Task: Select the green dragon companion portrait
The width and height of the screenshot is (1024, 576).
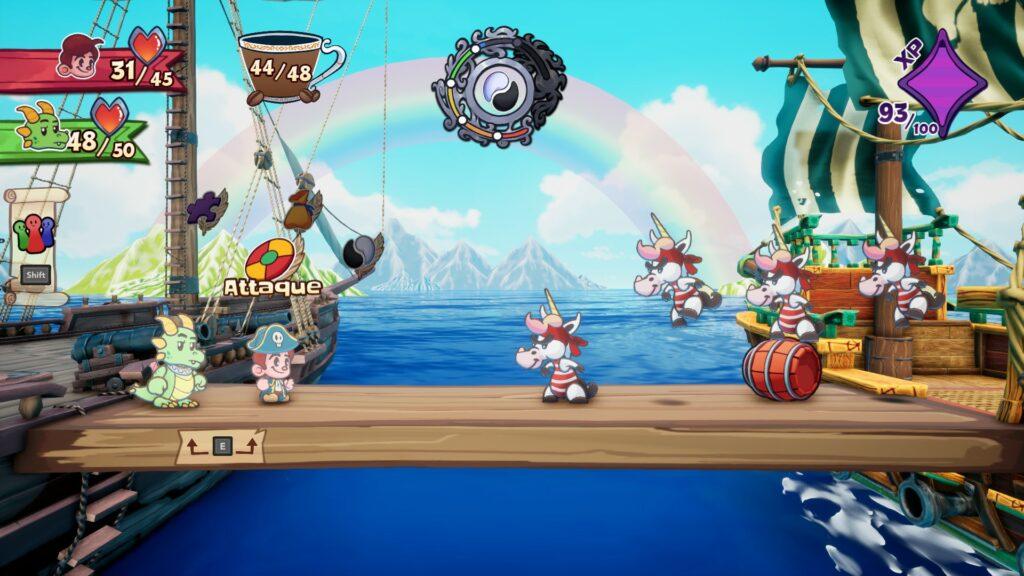Action: 44,129
